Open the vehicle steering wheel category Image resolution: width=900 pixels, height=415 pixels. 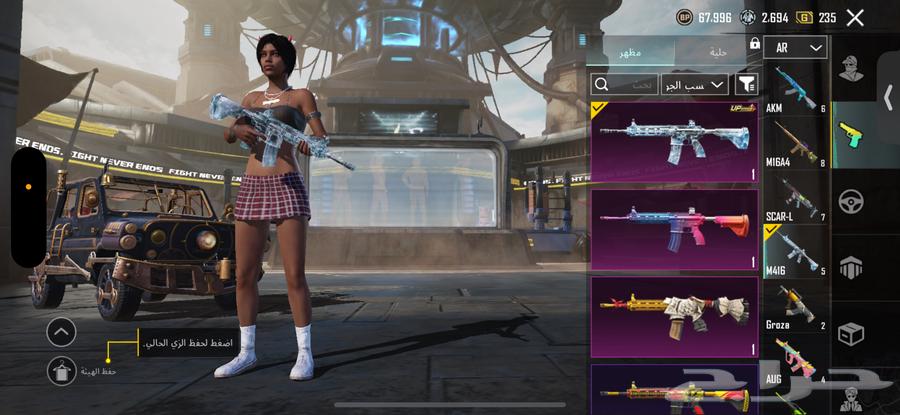(852, 201)
